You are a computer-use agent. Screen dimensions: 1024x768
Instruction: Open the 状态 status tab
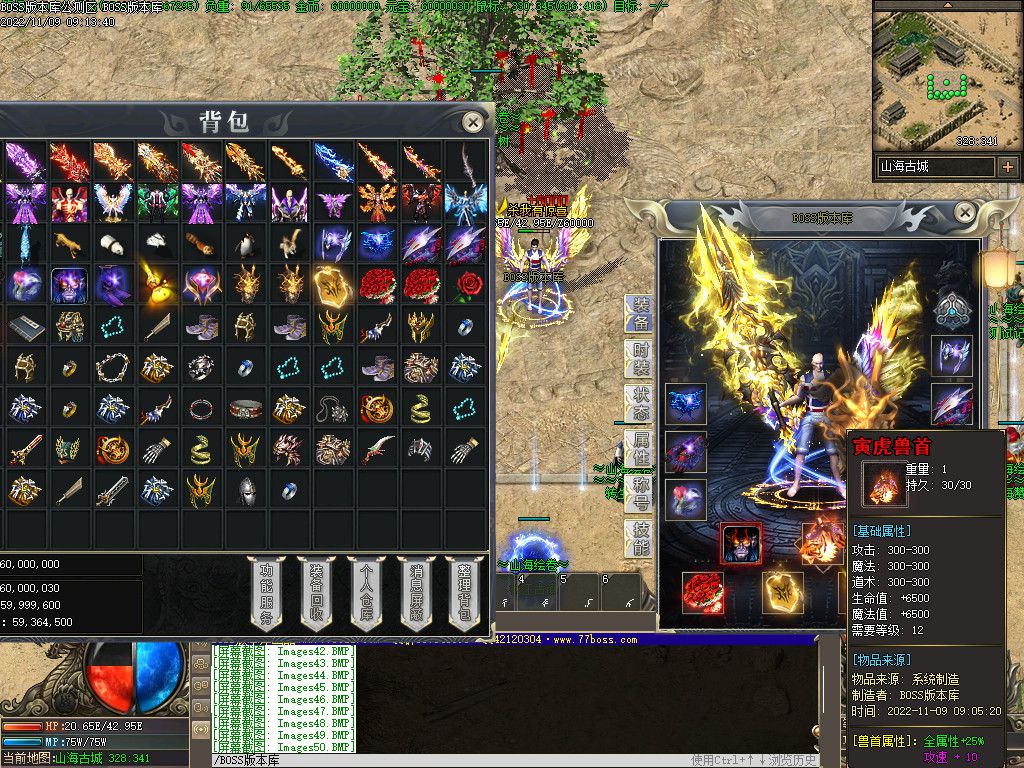640,403
